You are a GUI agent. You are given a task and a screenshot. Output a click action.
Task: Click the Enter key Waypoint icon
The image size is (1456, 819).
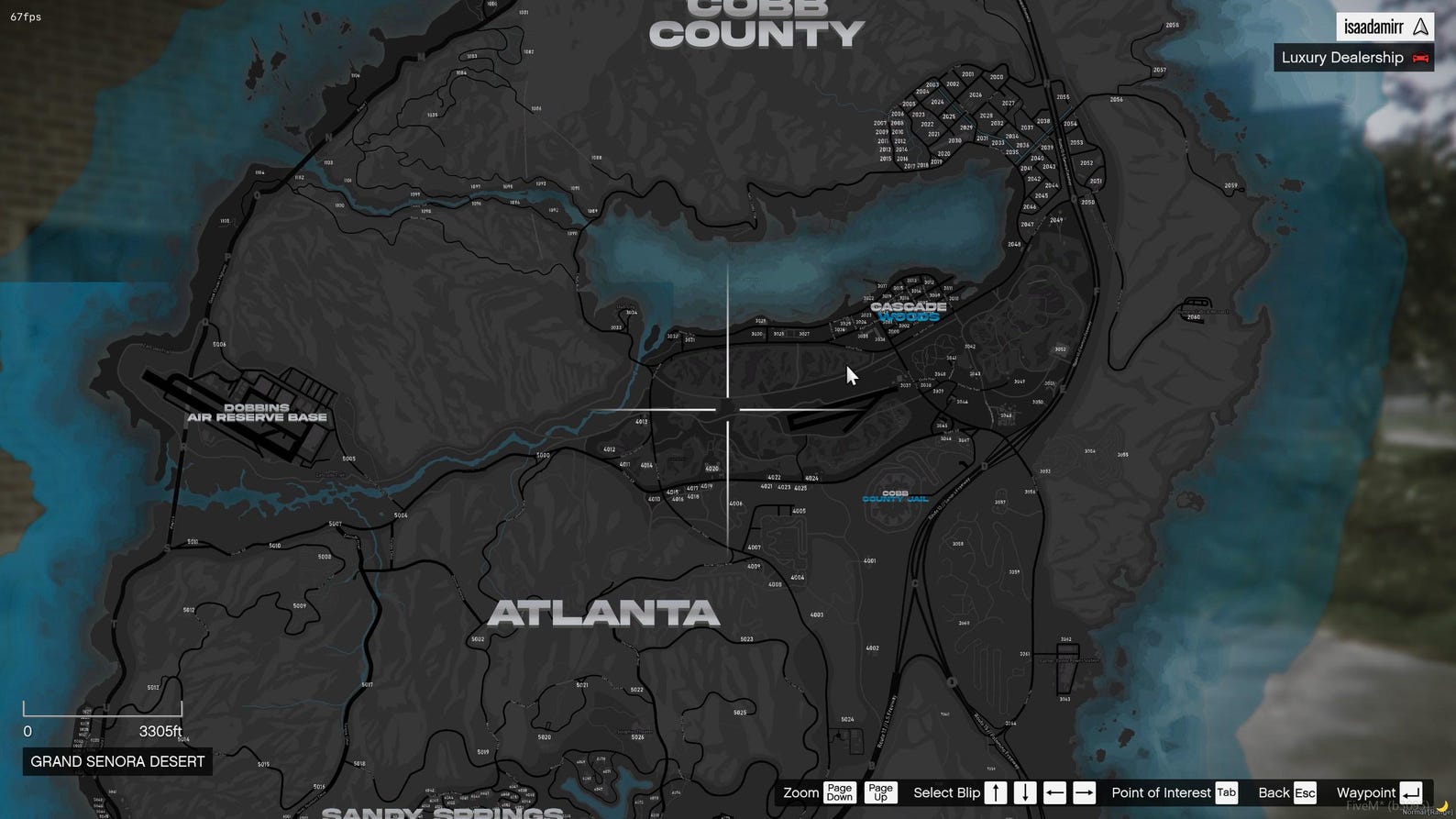click(1409, 792)
